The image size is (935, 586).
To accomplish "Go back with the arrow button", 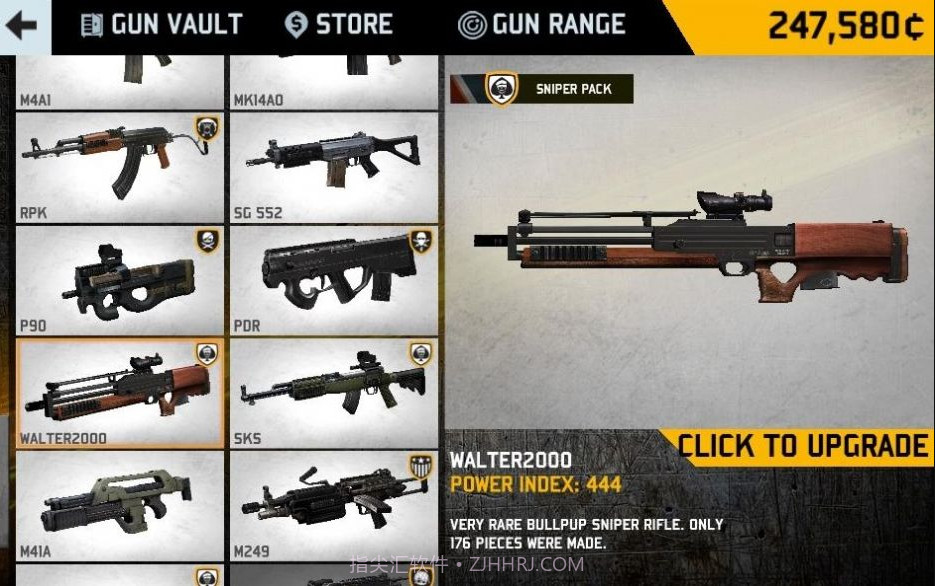I will click(x=22, y=26).
